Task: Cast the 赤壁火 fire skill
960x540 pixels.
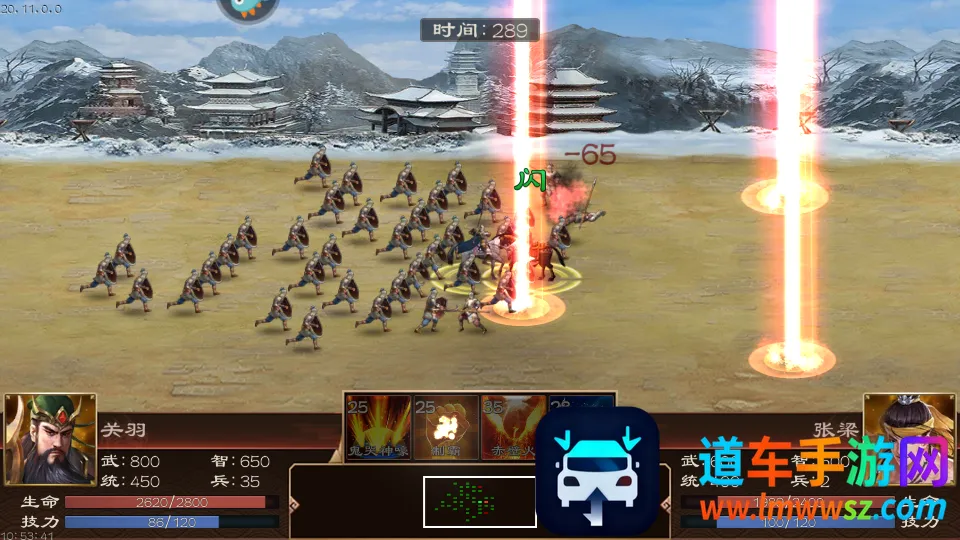Action: [x=512, y=427]
